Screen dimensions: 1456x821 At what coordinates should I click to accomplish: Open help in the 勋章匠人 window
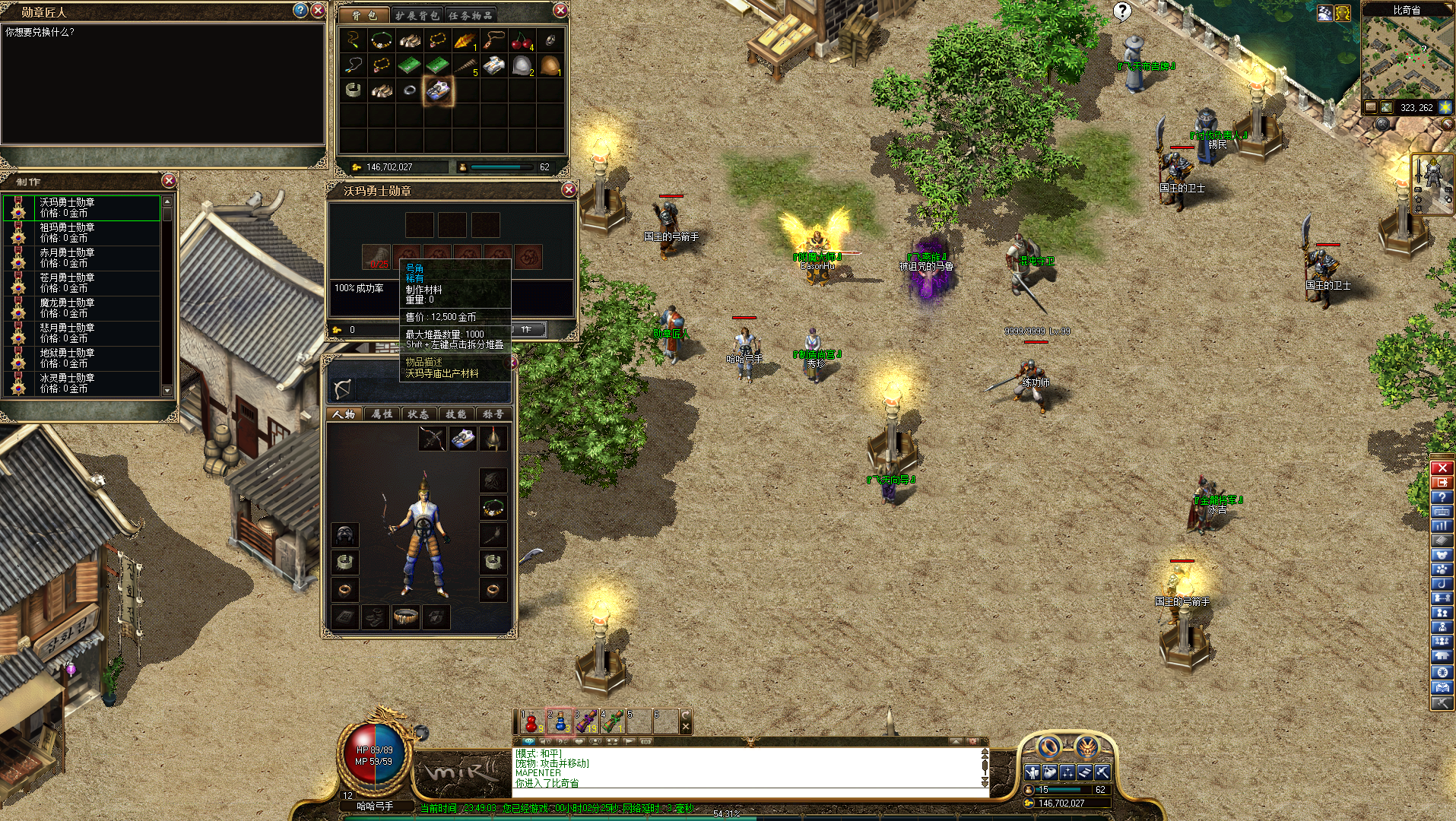(301, 11)
